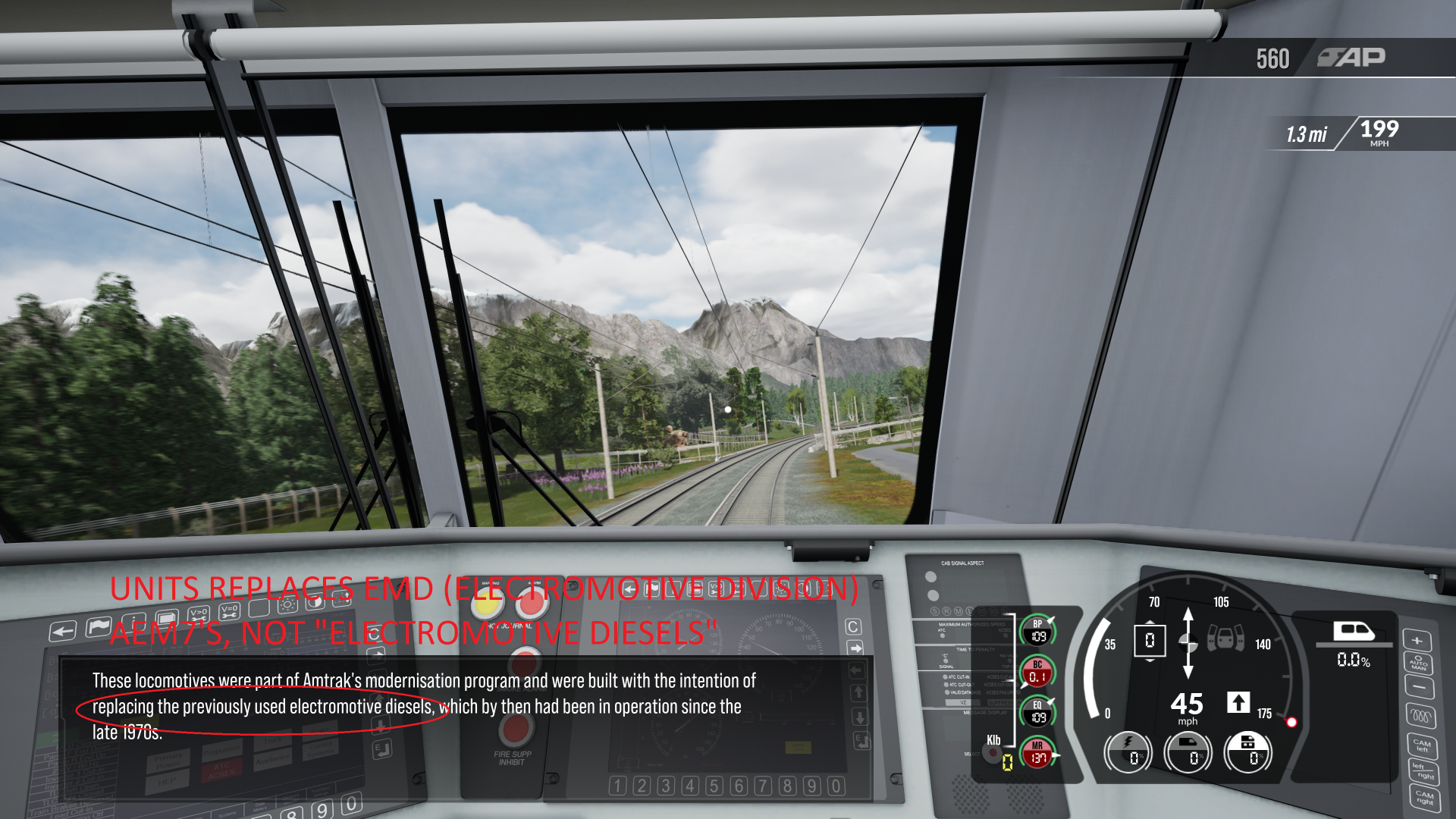Select the CAM left button
Image resolution: width=1456 pixels, height=819 pixels.
click(1421, 745)
